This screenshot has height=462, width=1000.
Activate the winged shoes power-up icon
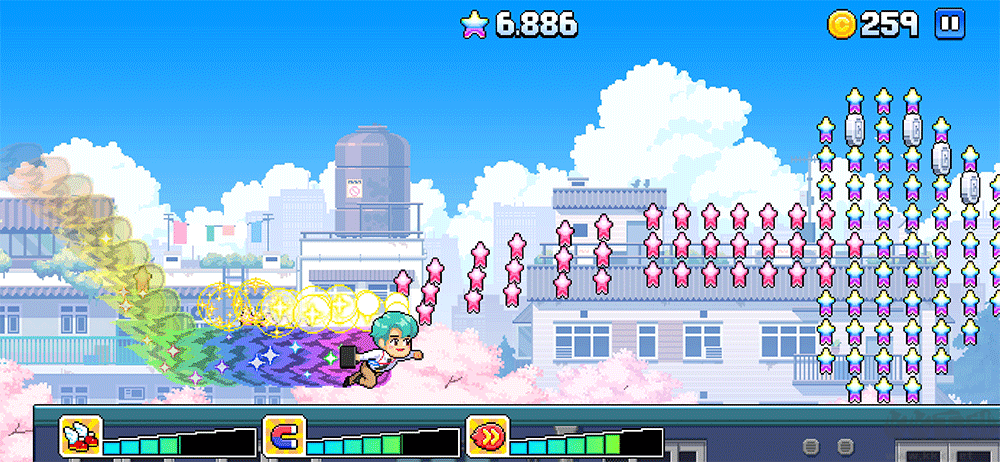[x=80, y=436]
